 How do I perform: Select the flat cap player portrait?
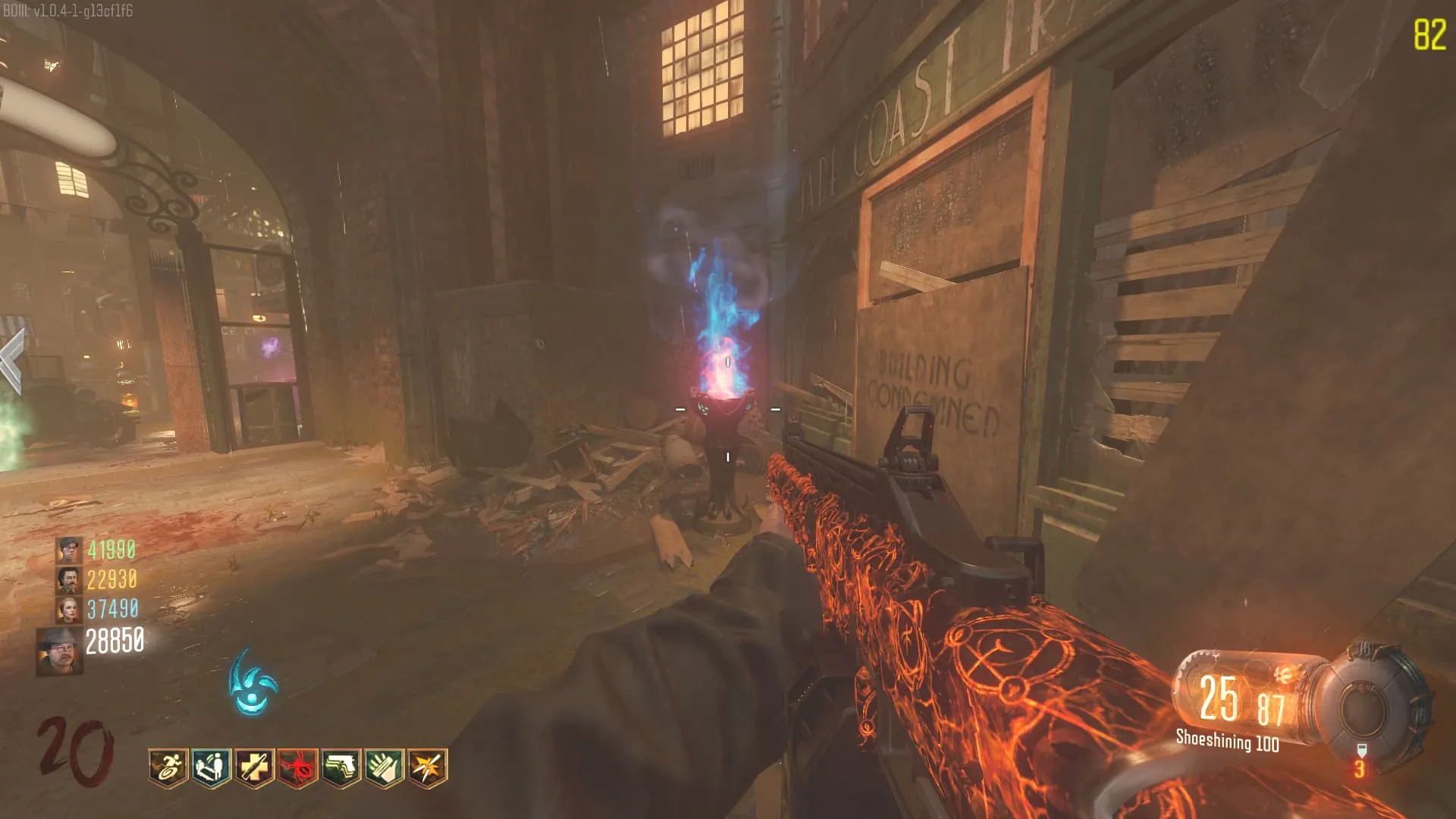68,549
